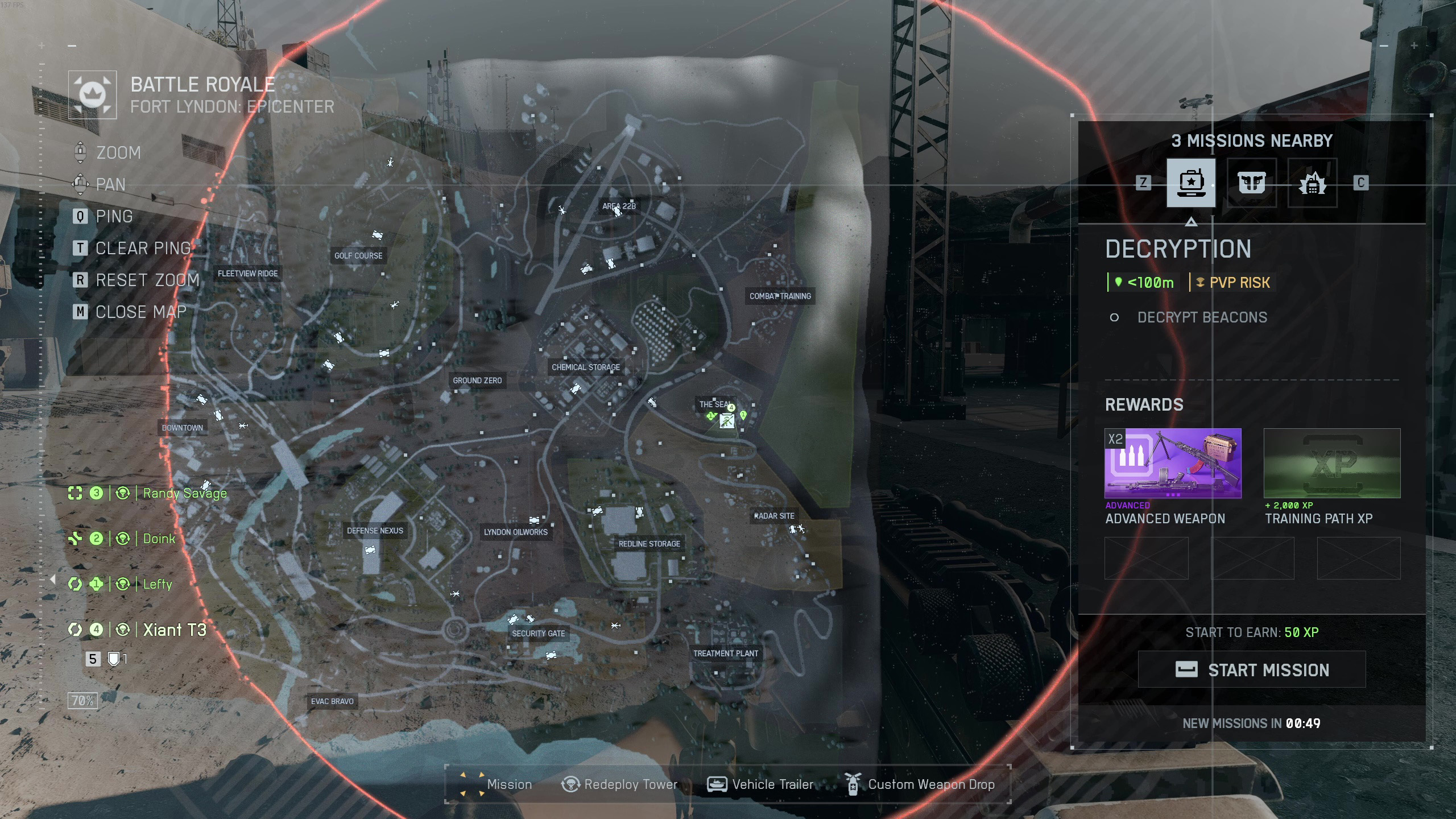Switch to the third mission icon tab

click(x=1312, y=183)
